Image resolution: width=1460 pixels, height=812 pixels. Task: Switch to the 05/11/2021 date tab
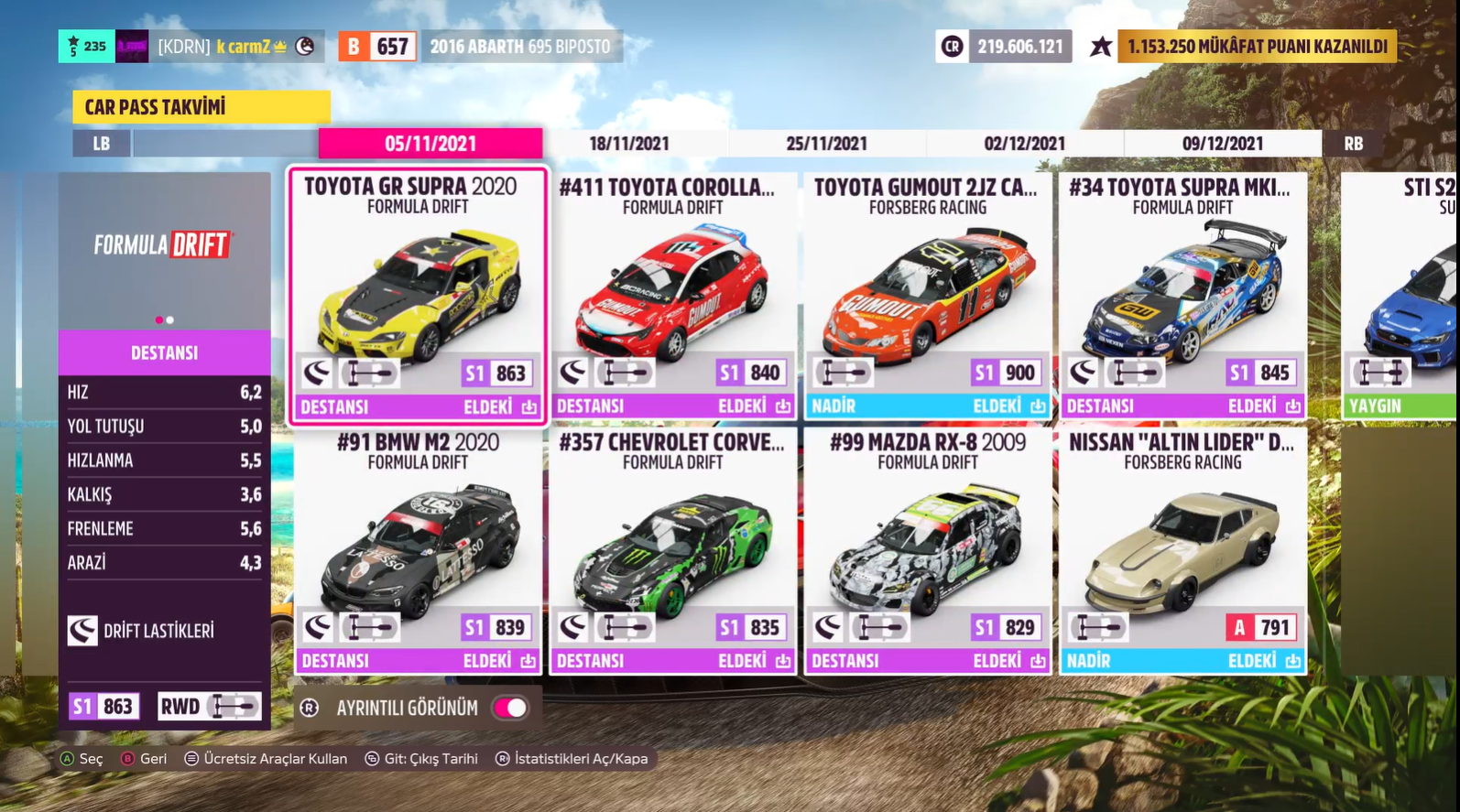pyautogui.click(x=430, y=144)
